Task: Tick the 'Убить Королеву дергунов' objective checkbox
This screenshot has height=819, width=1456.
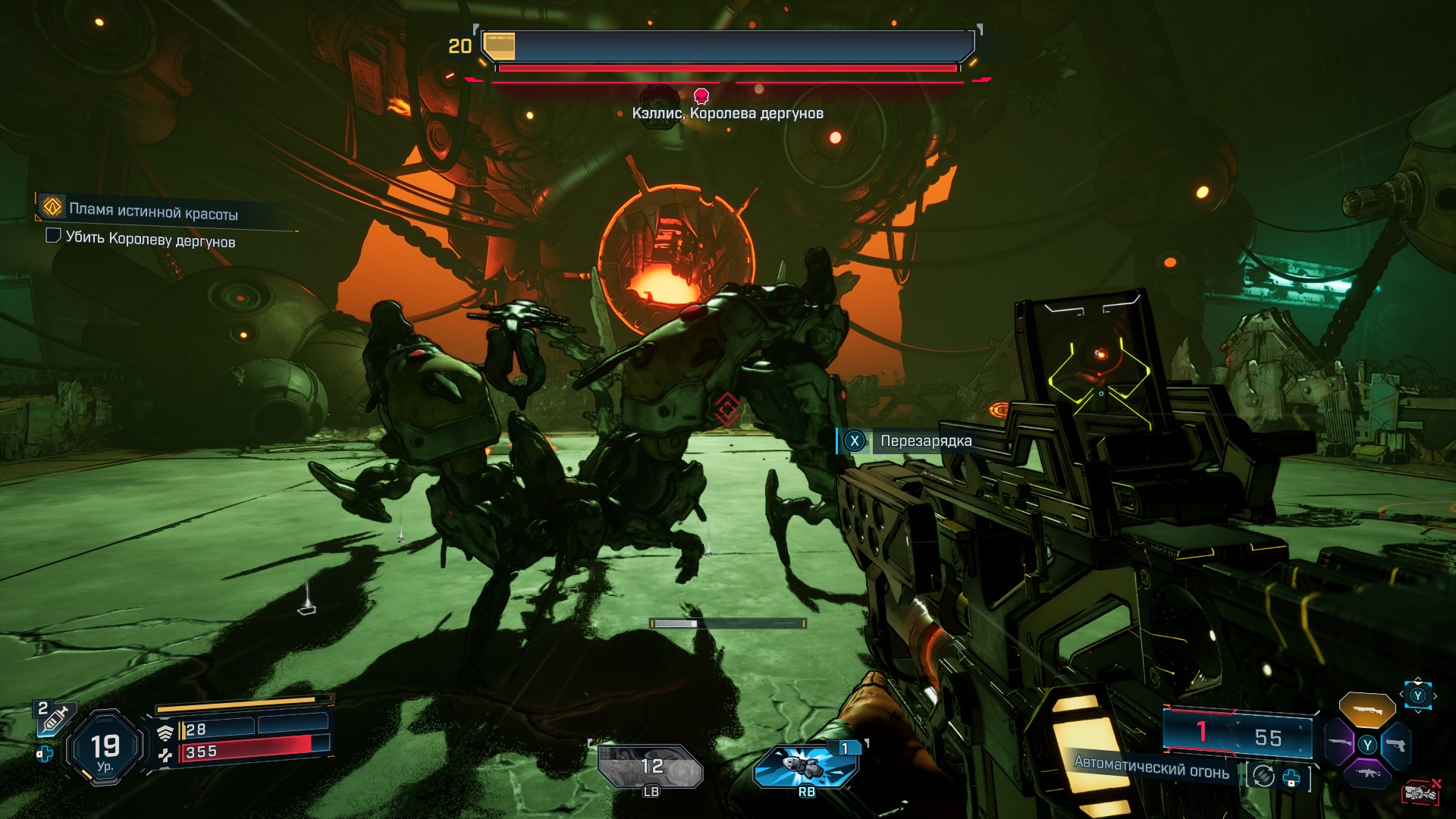Action: coord(53,236)
